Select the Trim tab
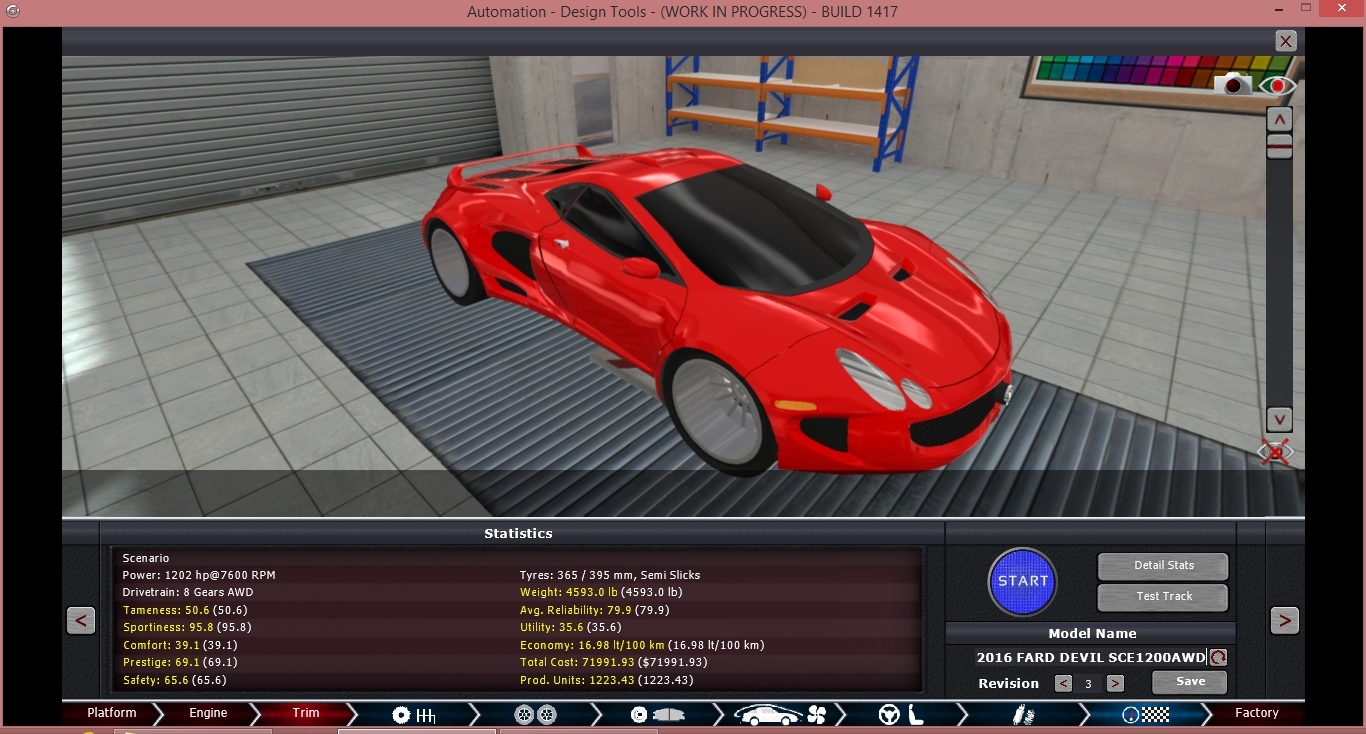Viewport: 1366px width, 734px height. (x=306, y=714)
